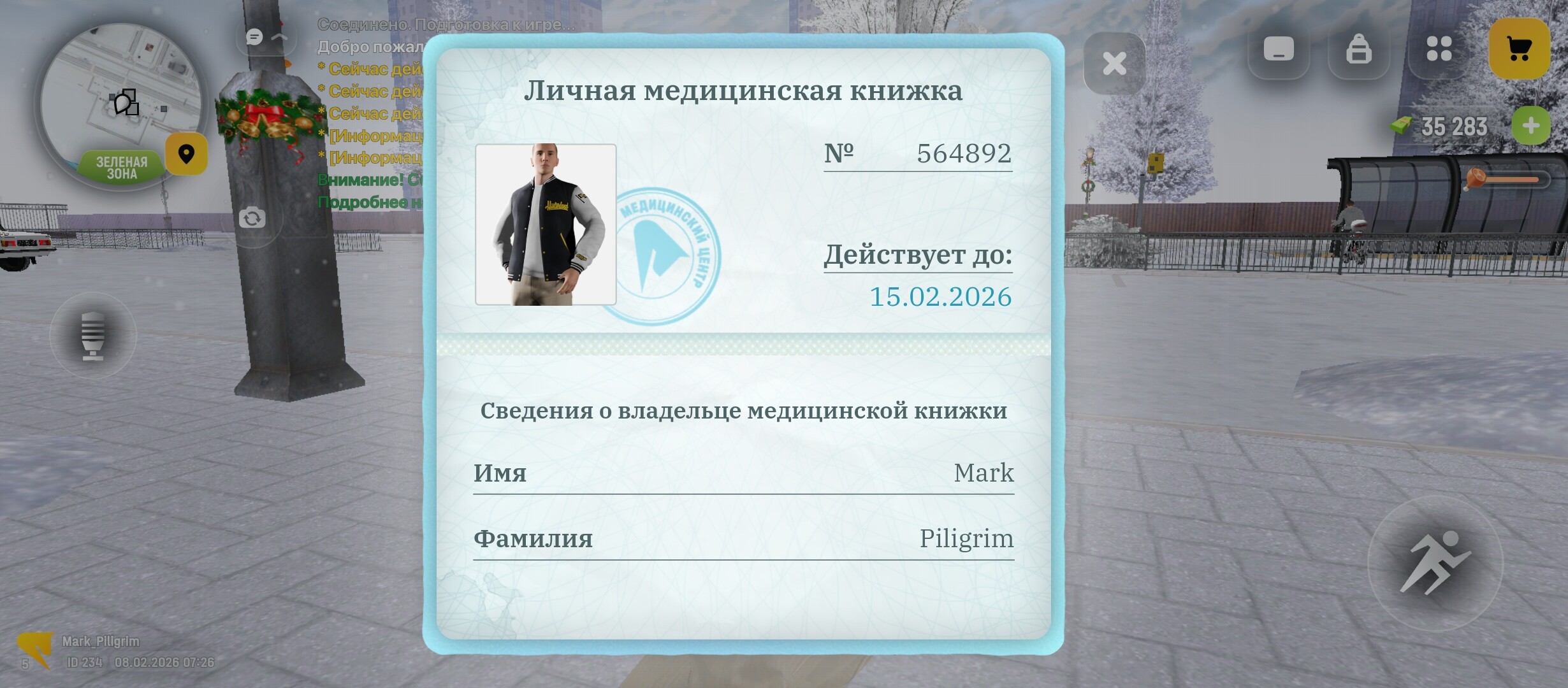The width and height of the screenshot is (1568, 688).
Task: Close the medical book with the X button
Action: 1114,62
